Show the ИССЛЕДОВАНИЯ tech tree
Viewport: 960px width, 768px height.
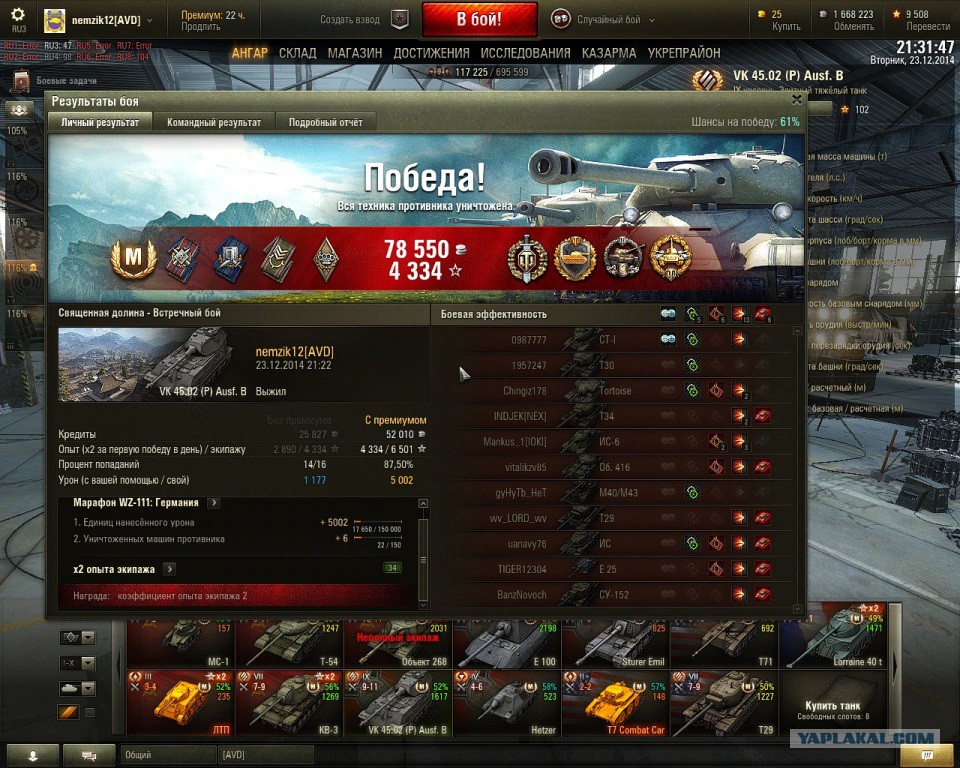525,53
